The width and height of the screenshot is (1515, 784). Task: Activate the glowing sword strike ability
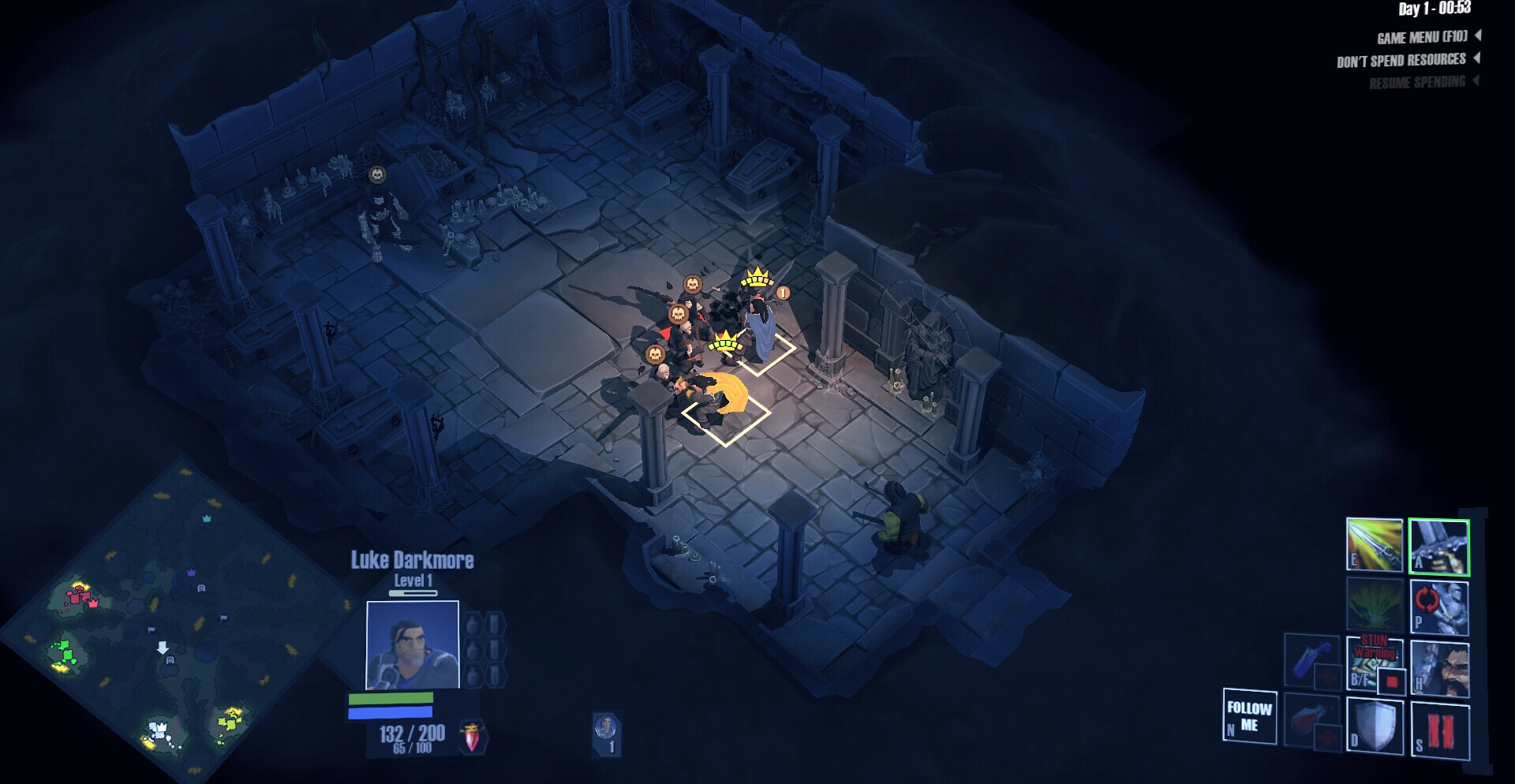[x=1374, y=544]
